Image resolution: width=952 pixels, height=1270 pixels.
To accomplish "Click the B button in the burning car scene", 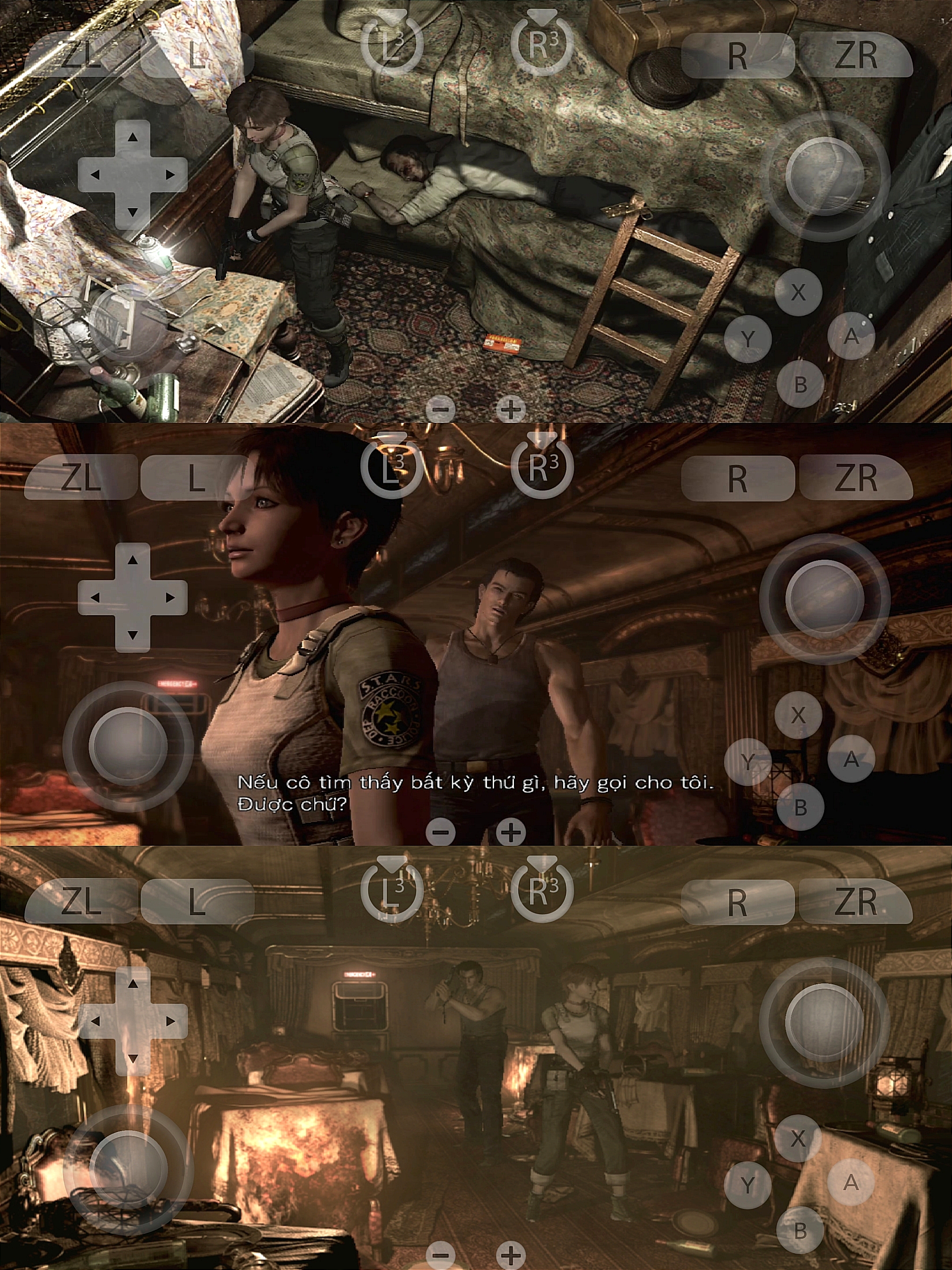I will coord(800,1230).
